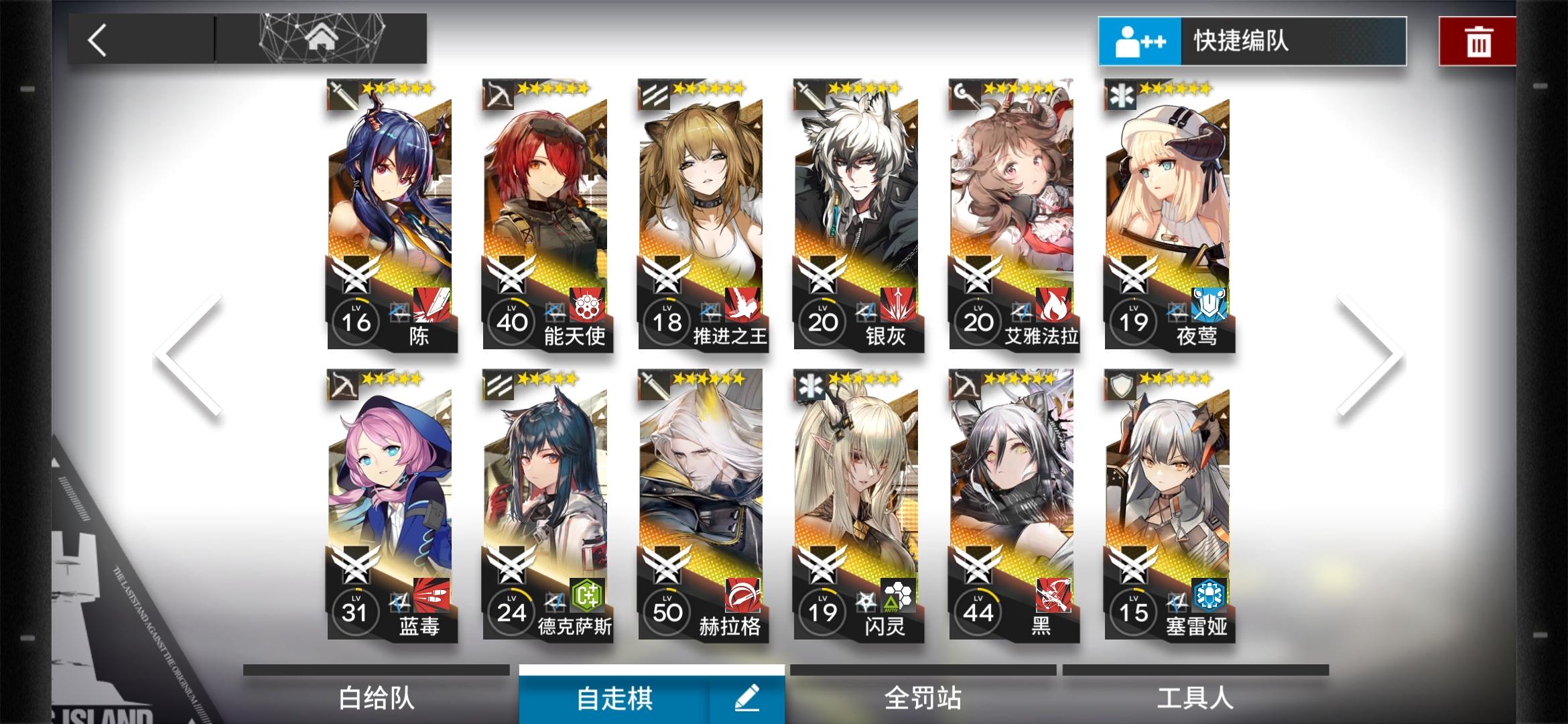Screen dimensions: 1568x724
Task: Select operator 黑 card
Action: (x=1013, y=506)
